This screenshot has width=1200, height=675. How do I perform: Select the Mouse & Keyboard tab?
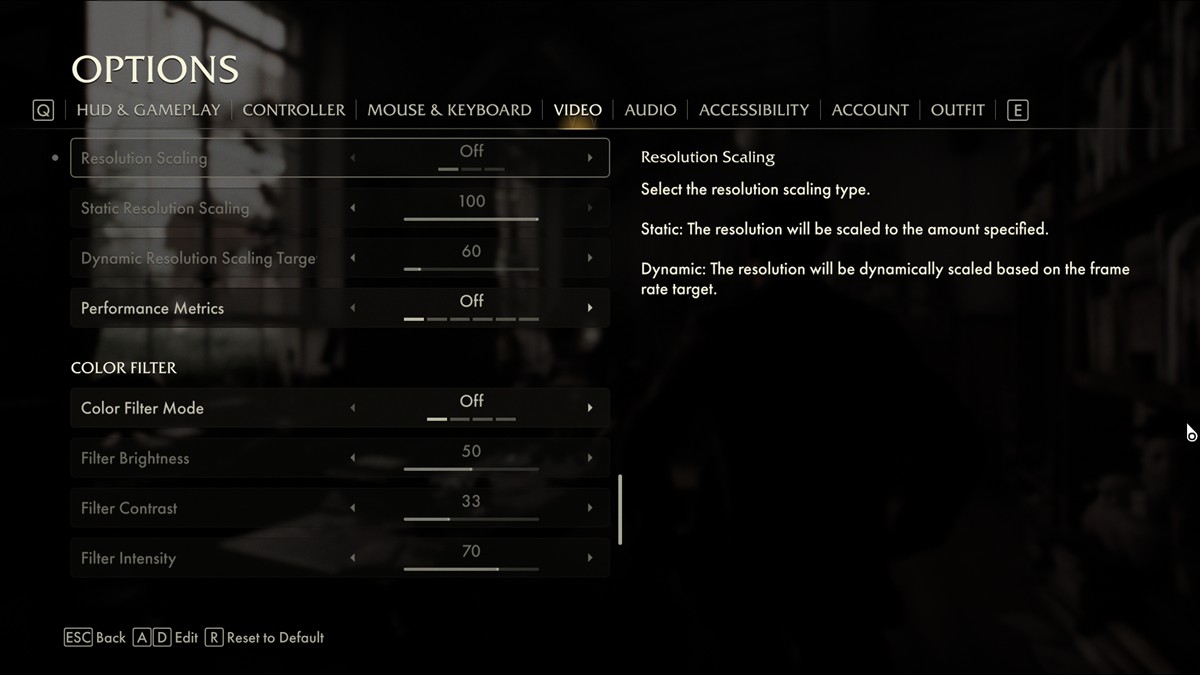[x=449, y=110]
